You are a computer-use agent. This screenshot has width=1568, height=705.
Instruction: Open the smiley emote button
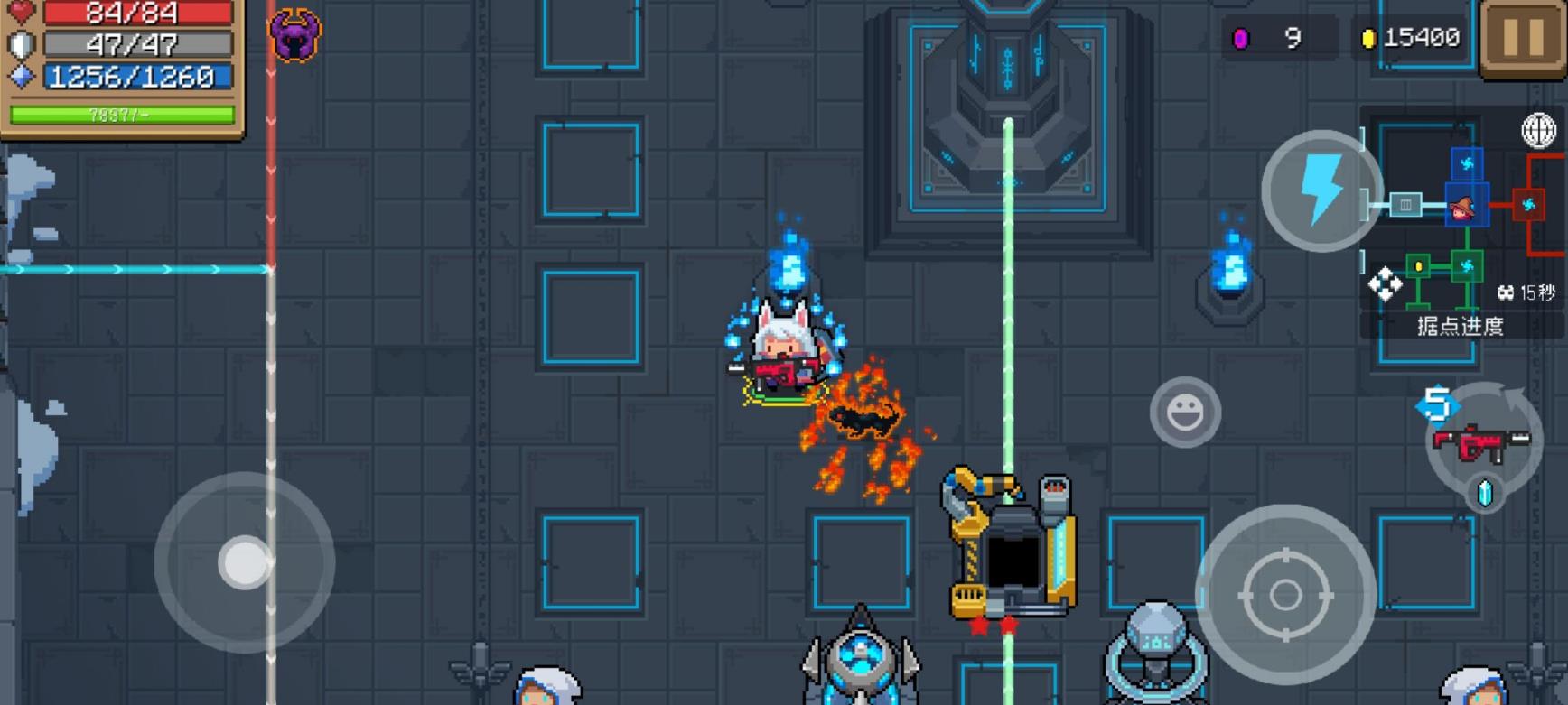pos(1185,413)
